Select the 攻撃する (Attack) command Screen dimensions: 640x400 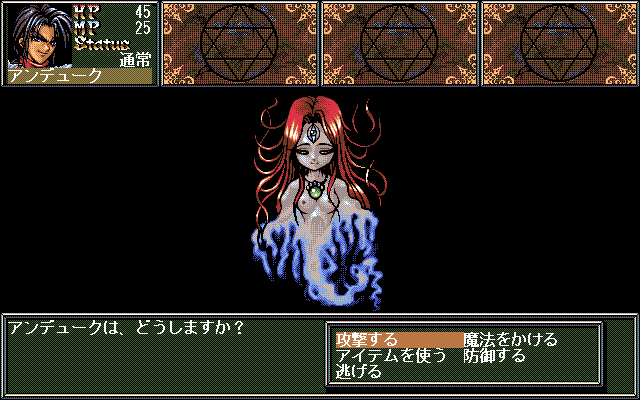(x=367, y=340)
